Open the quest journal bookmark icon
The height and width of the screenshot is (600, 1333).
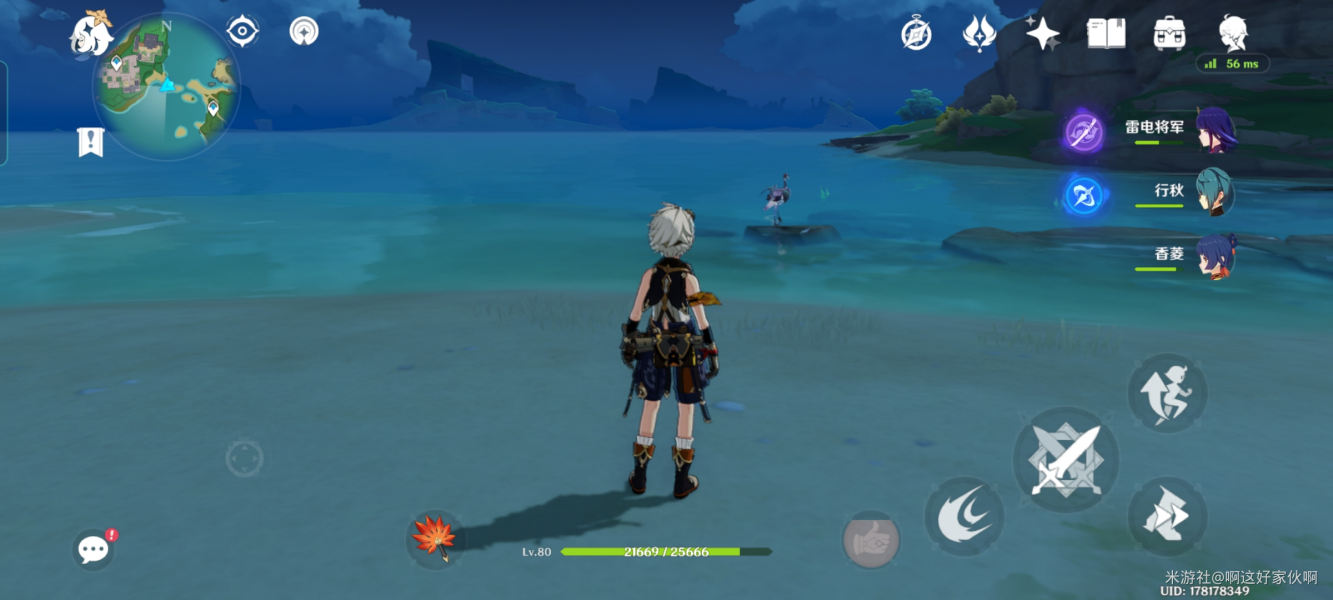(90, 142)
